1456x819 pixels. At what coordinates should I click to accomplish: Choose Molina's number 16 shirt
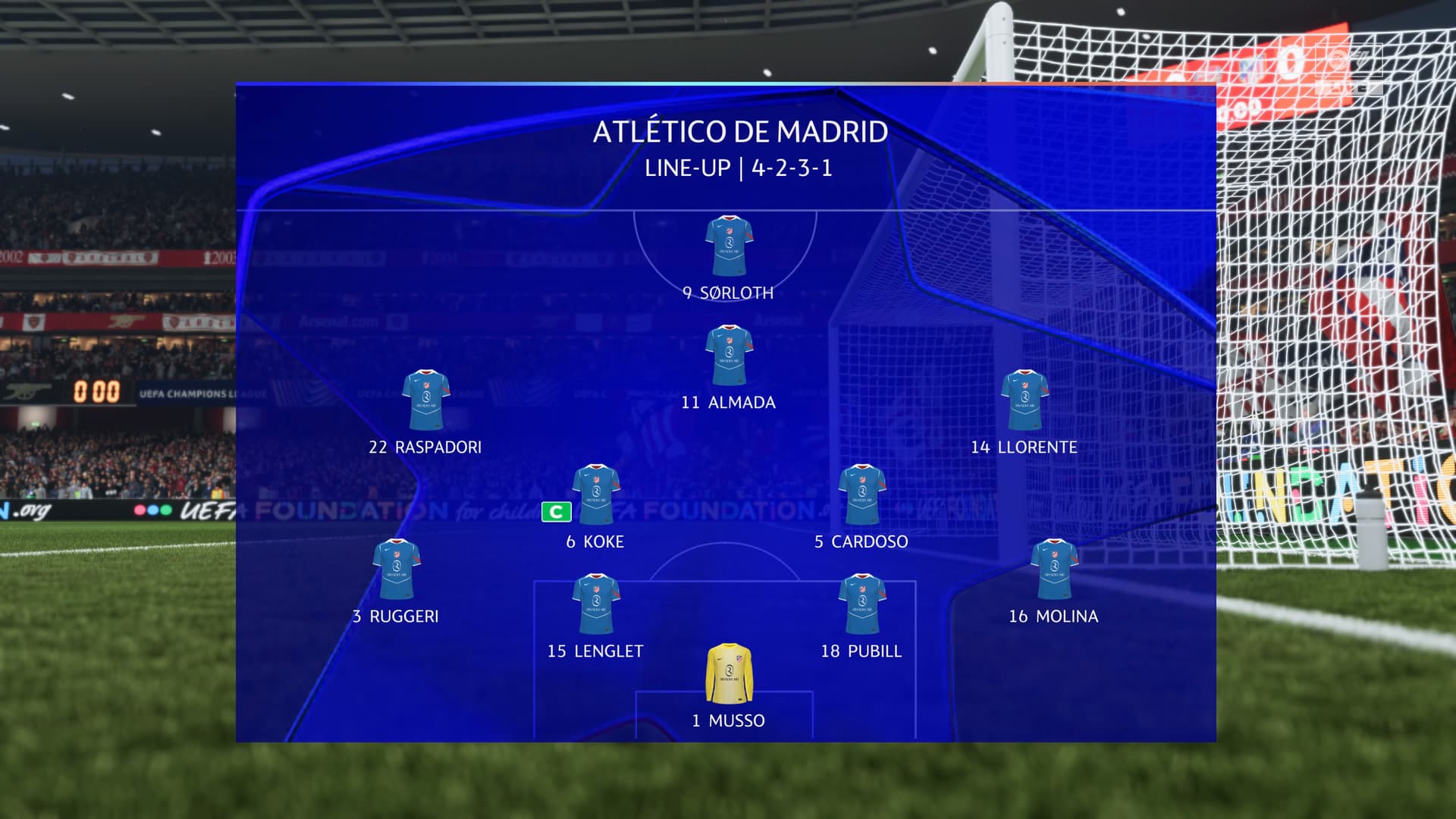1054,570
